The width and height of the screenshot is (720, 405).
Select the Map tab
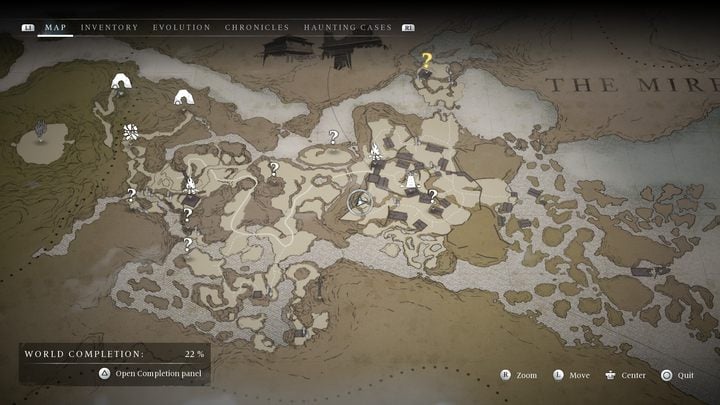pos(55,27)
